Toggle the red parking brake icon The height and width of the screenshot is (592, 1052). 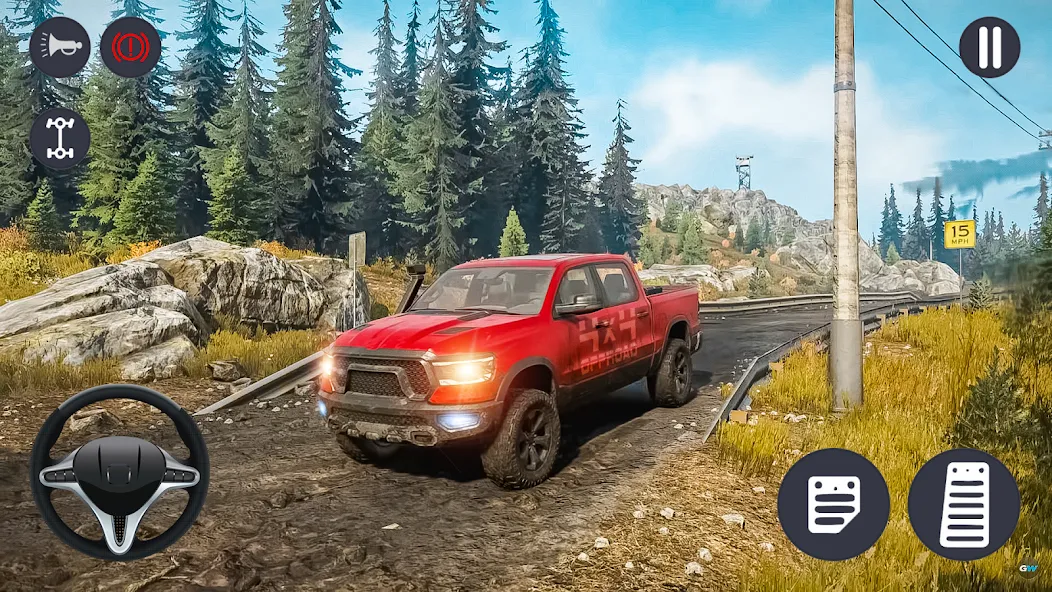(x=130, y=47)
